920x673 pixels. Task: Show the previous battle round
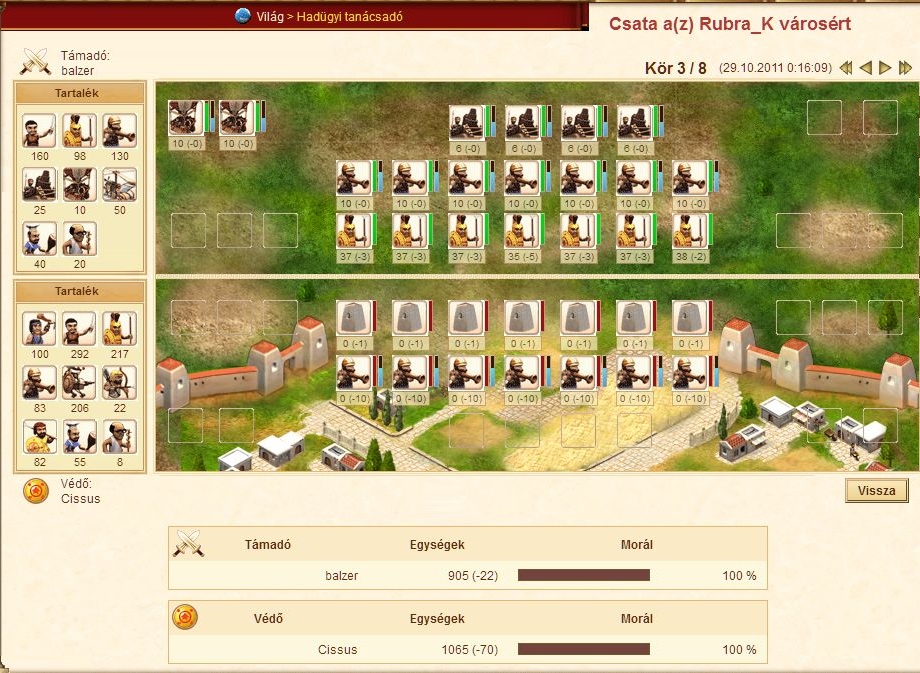pyautogui.click(x=866, y=68)
